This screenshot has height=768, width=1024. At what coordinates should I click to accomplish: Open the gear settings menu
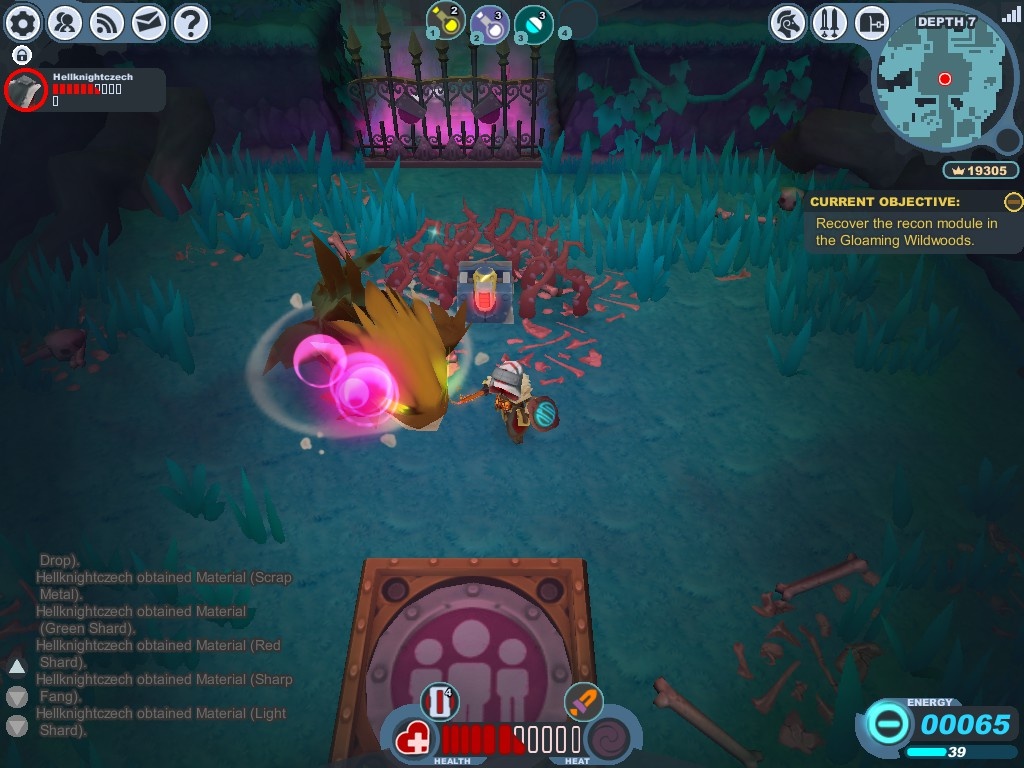tap(23, 22)
